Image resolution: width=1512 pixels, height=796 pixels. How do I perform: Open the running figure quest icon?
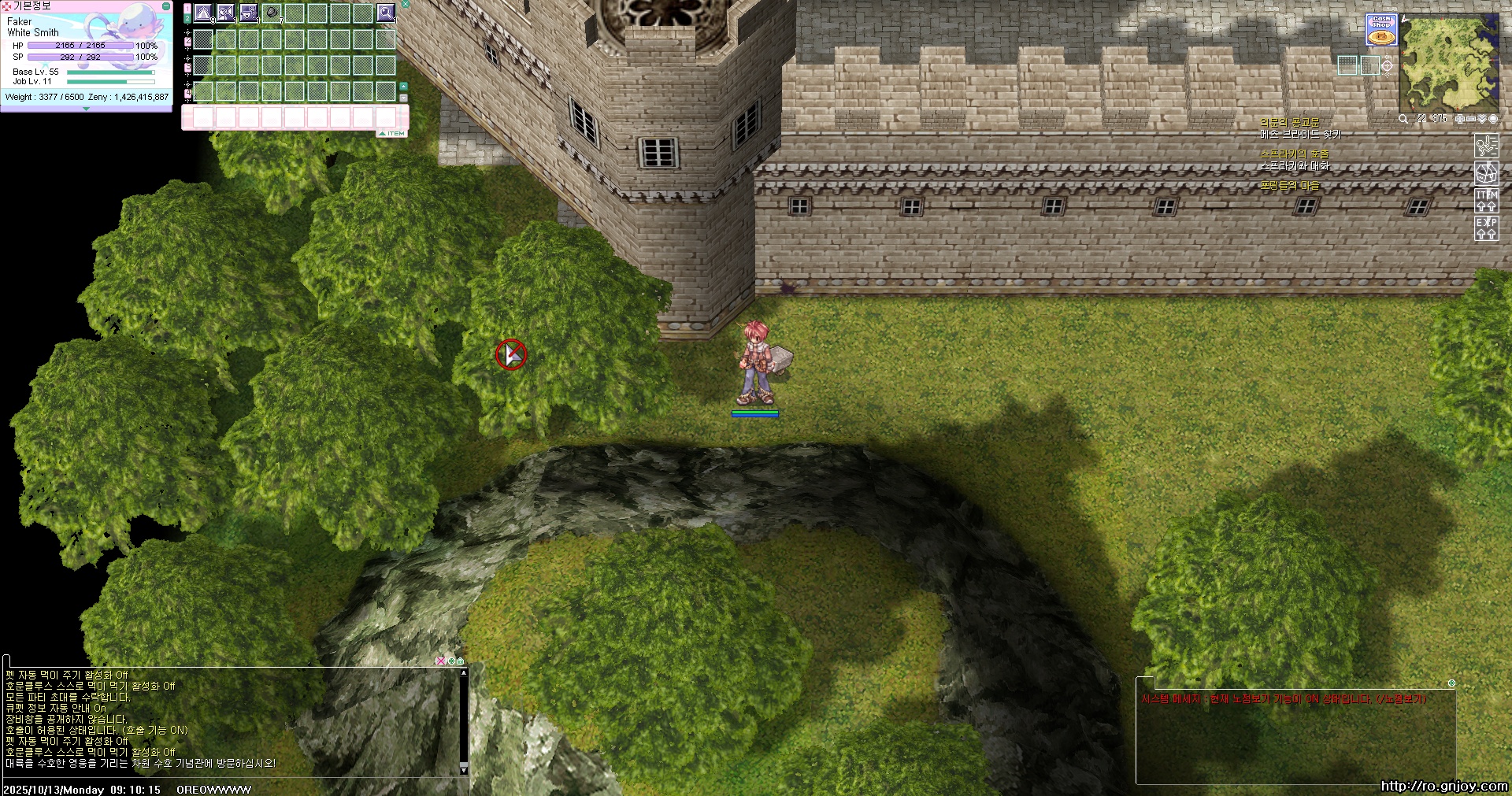tap(1486, 145)
